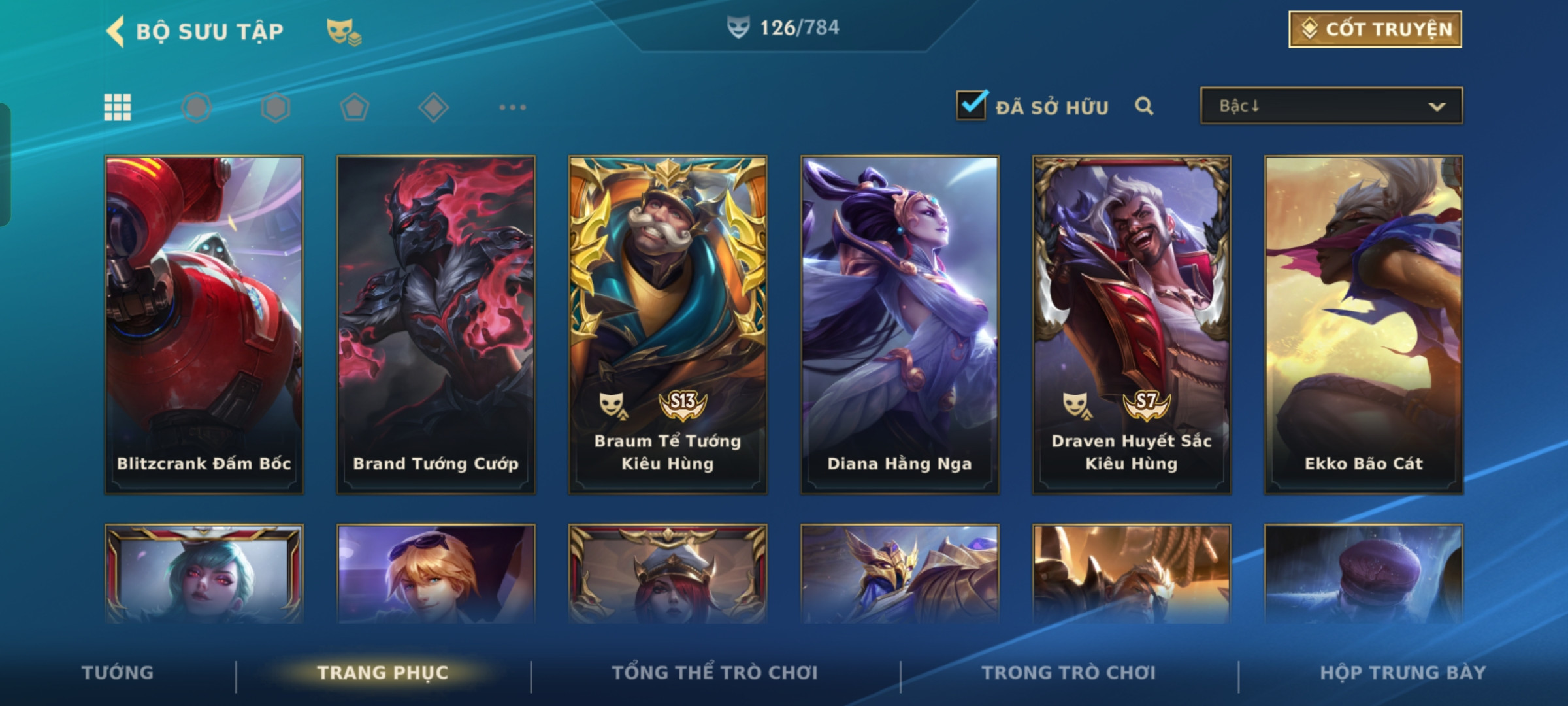1568x706 pixels.
Task: View Braum Tể Tướng Kiêu Hùng skin
Action: point(668,324)
